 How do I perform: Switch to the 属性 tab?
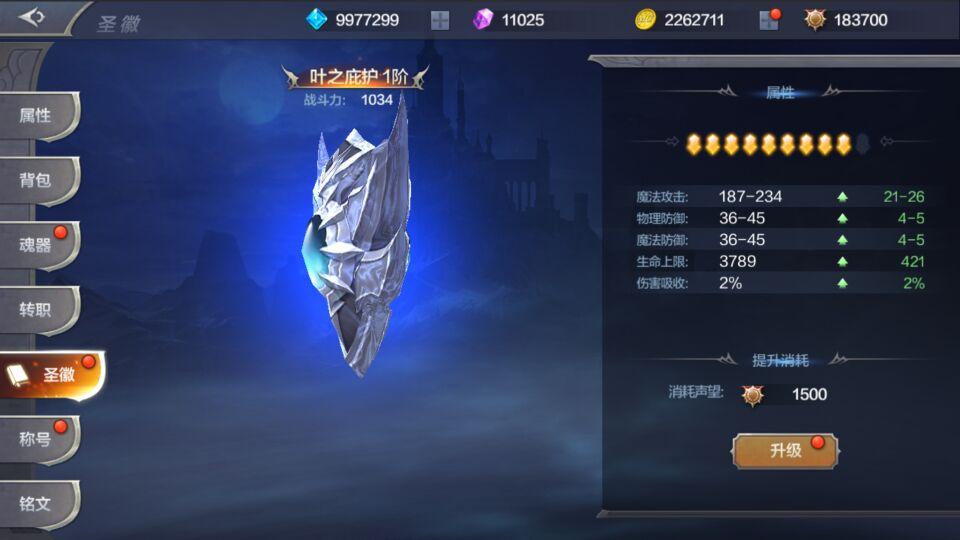[36, 116]
